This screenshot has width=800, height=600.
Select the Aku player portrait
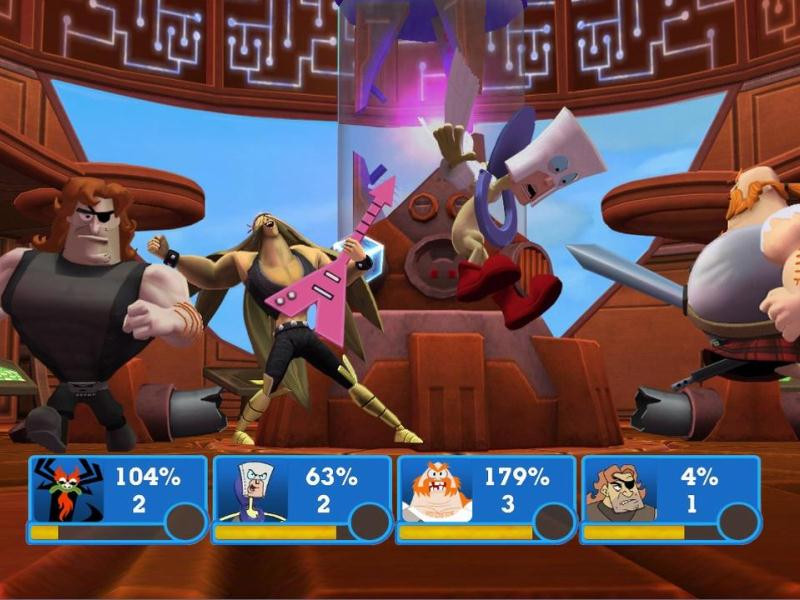click(x=68, y=490)
